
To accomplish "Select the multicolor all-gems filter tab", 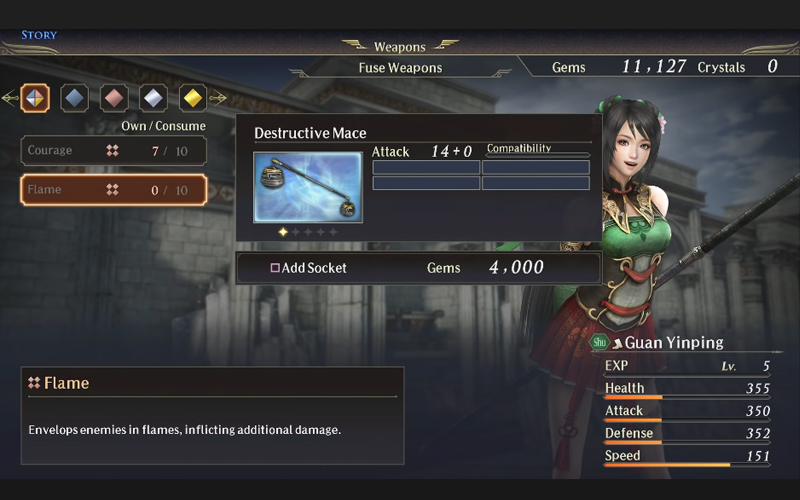I will click(x=35, y=98).
